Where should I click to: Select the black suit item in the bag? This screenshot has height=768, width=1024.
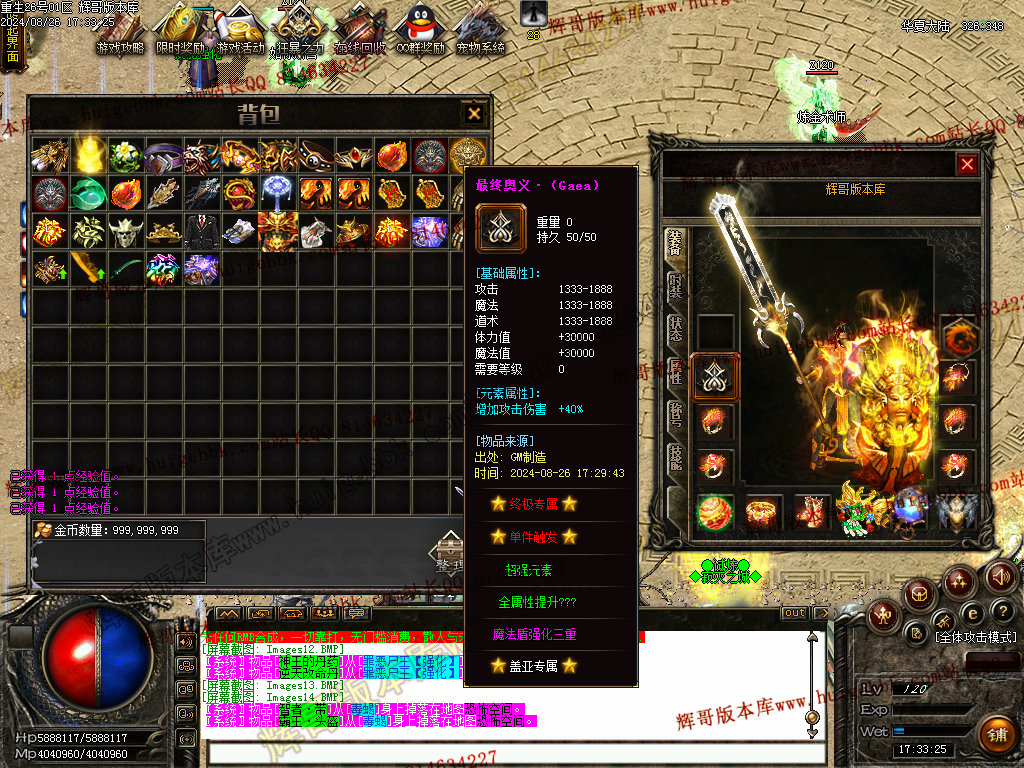(202, 231)
